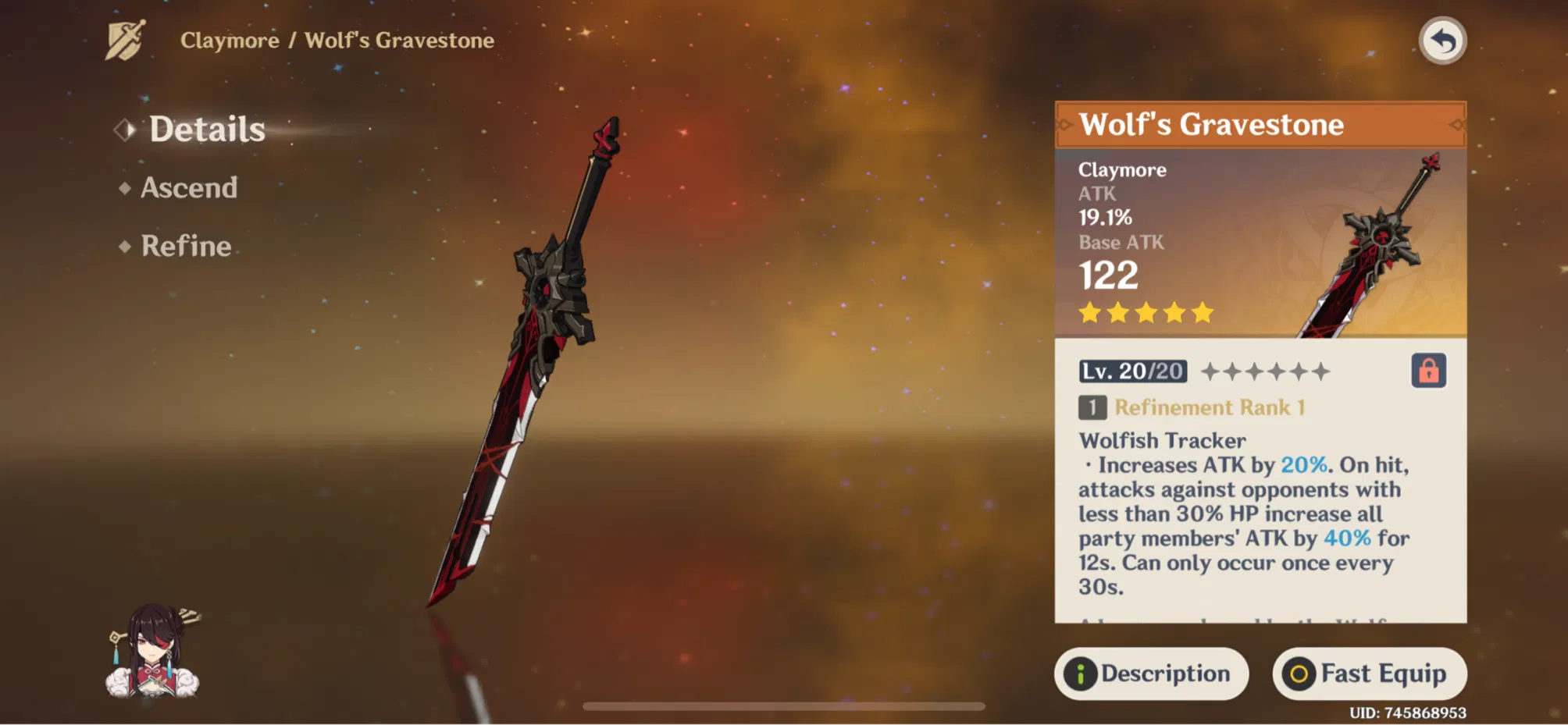
Task: Open the Refine section
Action: pos(184,247)
